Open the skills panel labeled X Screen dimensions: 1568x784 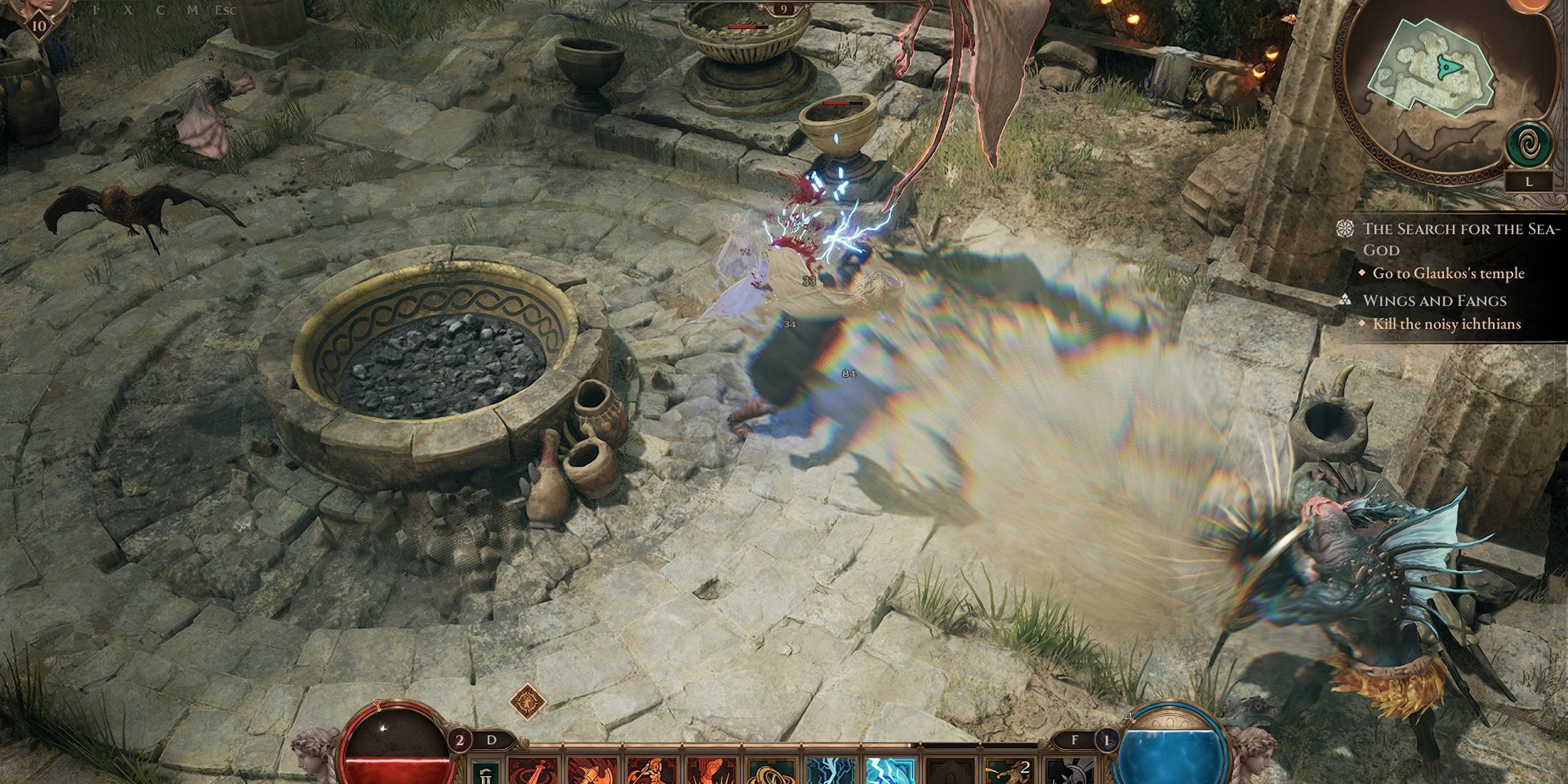coord(128,10)
